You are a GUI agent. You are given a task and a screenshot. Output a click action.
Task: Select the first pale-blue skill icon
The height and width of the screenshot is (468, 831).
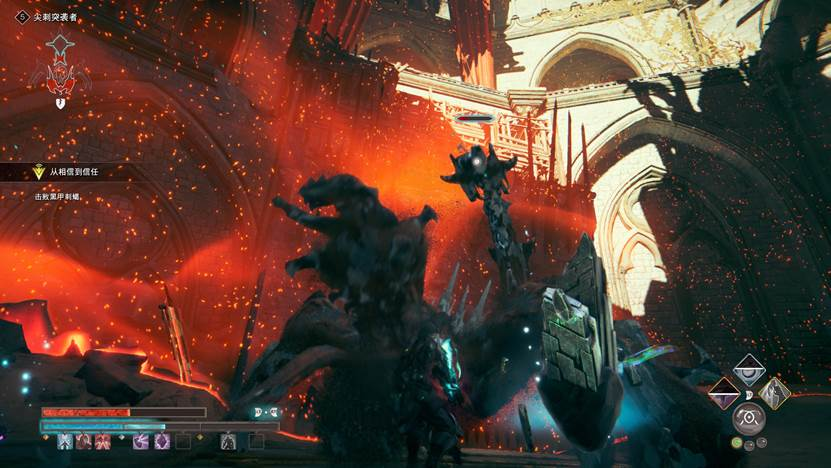point(66,441)
